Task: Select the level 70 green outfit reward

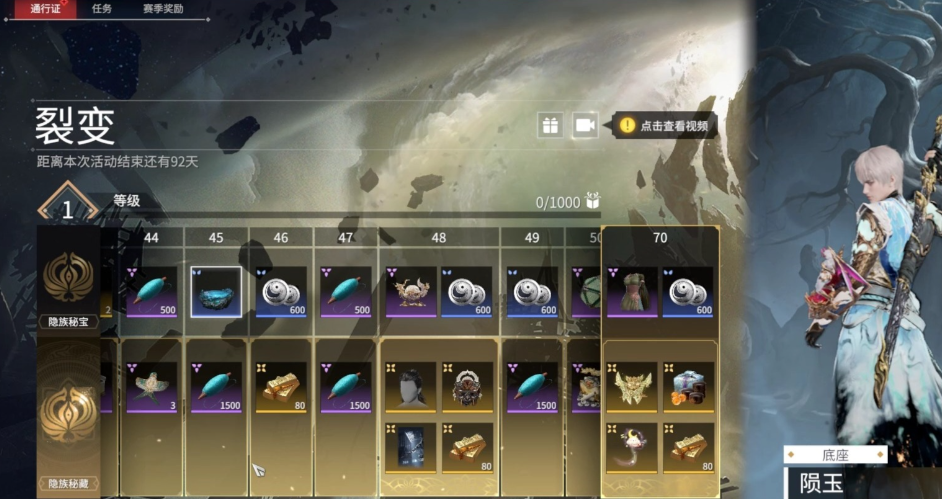Action: [x=632, y=292]
